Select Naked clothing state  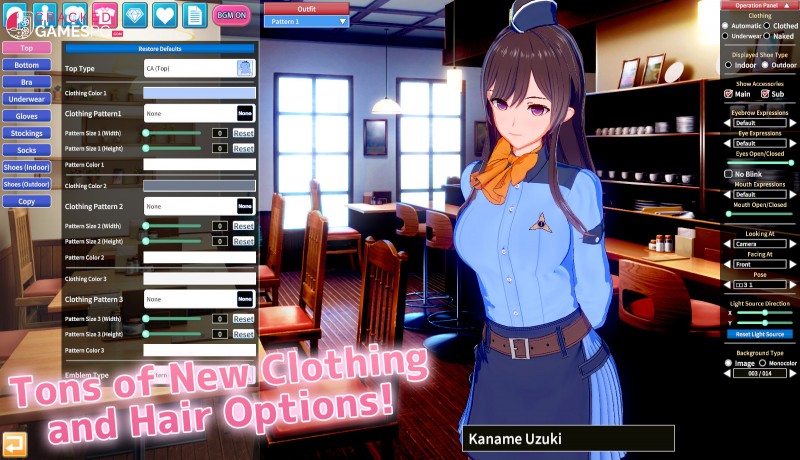(770, 36)
